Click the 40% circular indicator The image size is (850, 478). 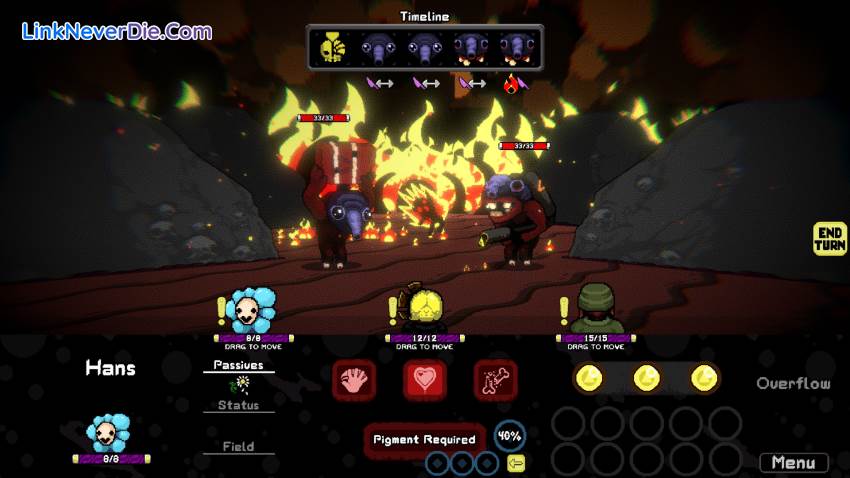point(509,436)
